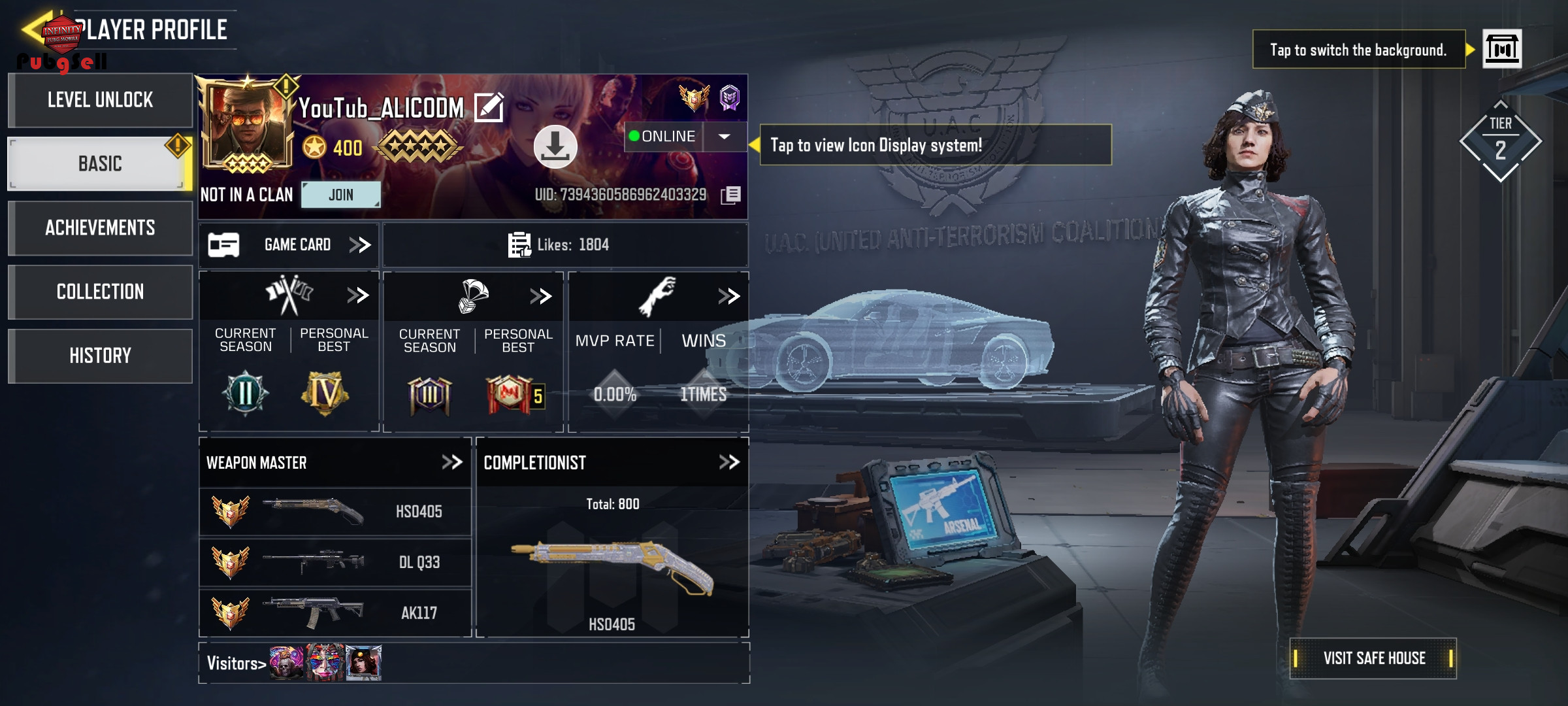
Task: Show the Collection tab
Action: (x=100, y=292)
